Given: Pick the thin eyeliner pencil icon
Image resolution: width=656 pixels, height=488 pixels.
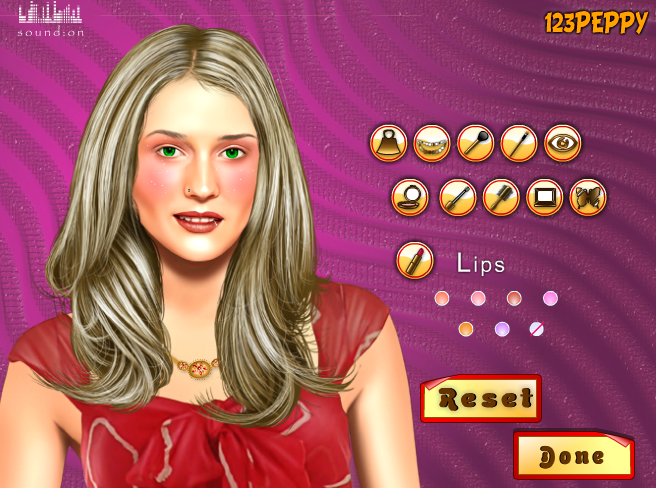Looking at the screenshot, I should click(519, 143).
